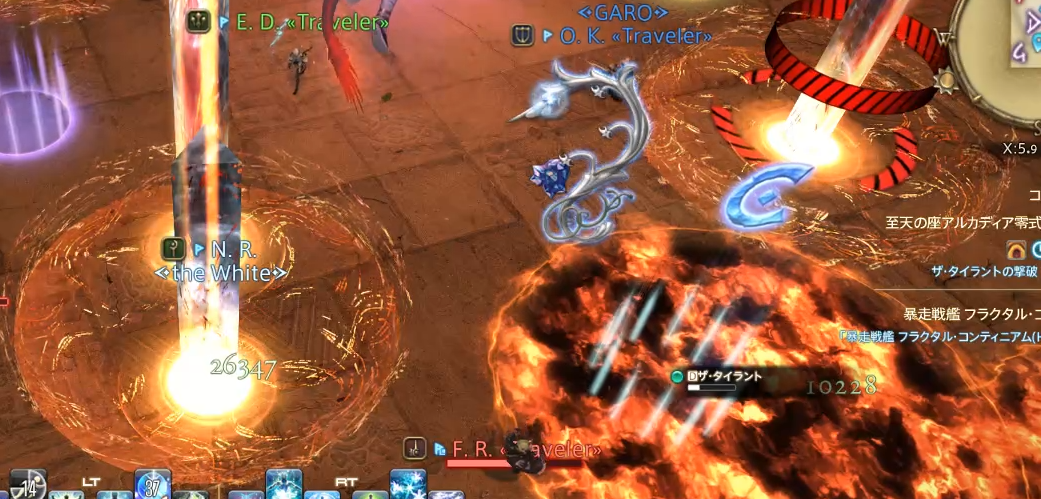1041x499 pixels.
Task: Click the sun weather icon beside the minimap
Action: (943, 79)
